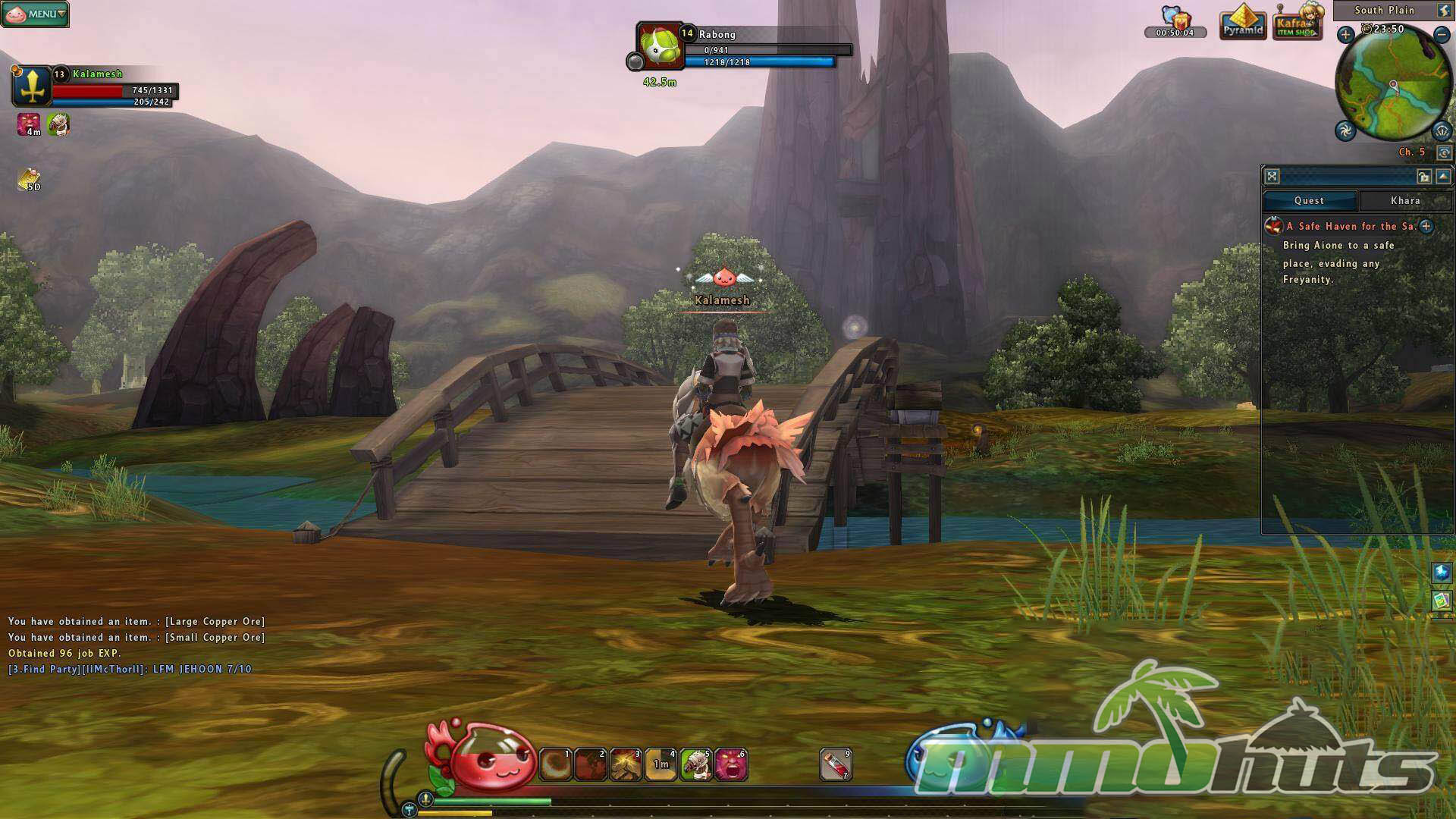
Task: Use the red potion in slot 9
Action: pos(836,764)
